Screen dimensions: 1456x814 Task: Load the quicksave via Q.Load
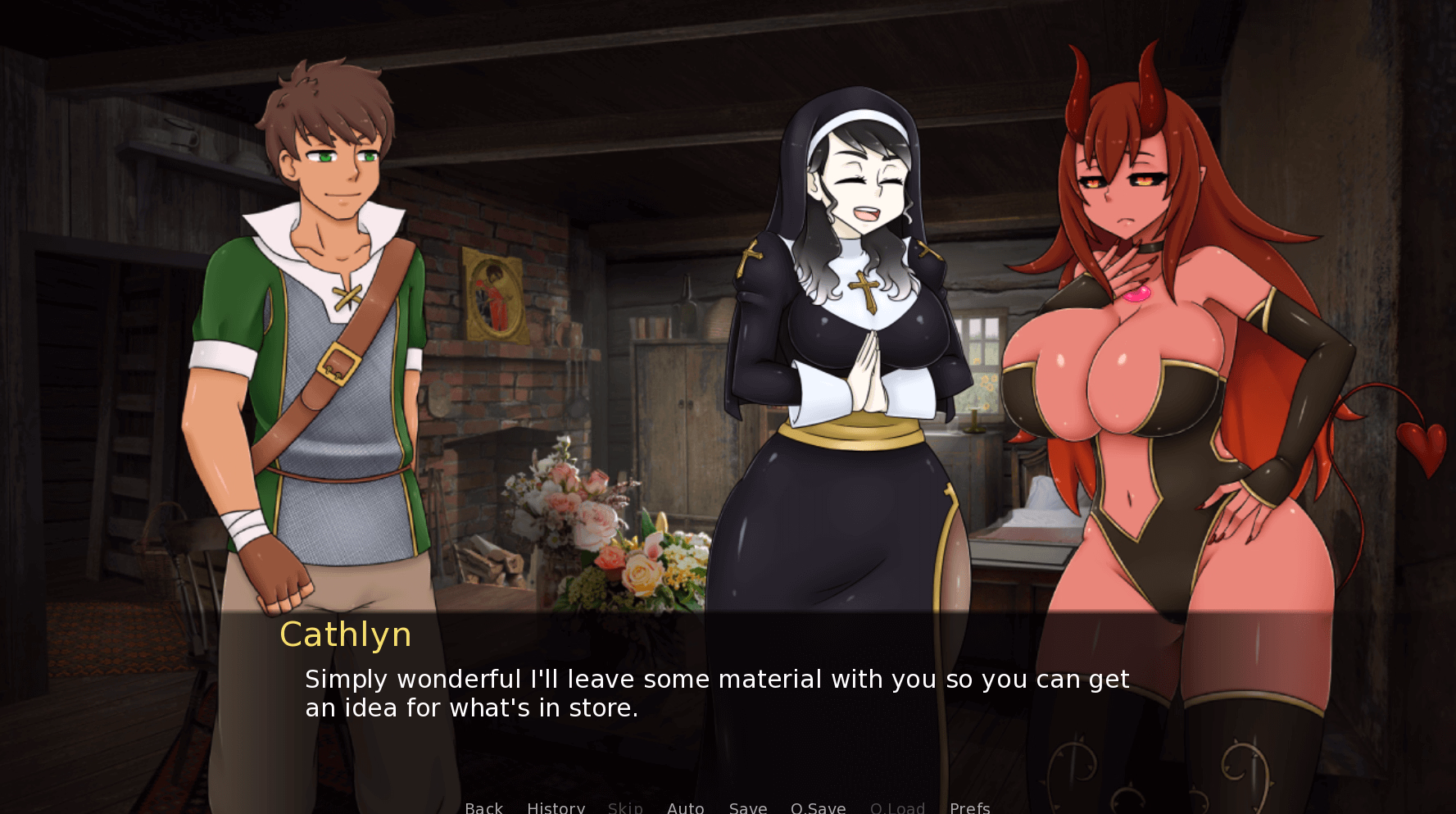tap(897, 807)
